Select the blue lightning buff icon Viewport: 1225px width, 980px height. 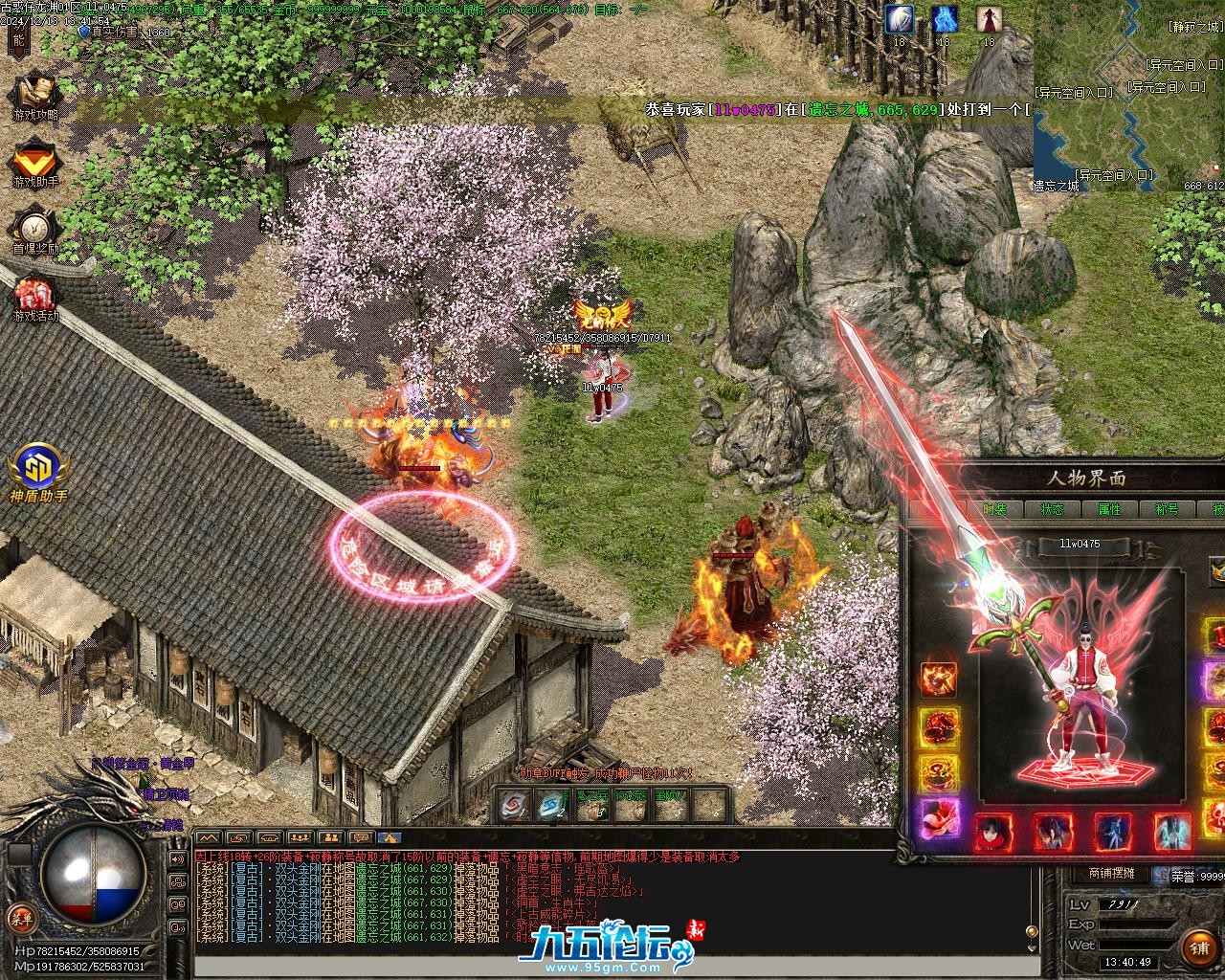point(945,18)
